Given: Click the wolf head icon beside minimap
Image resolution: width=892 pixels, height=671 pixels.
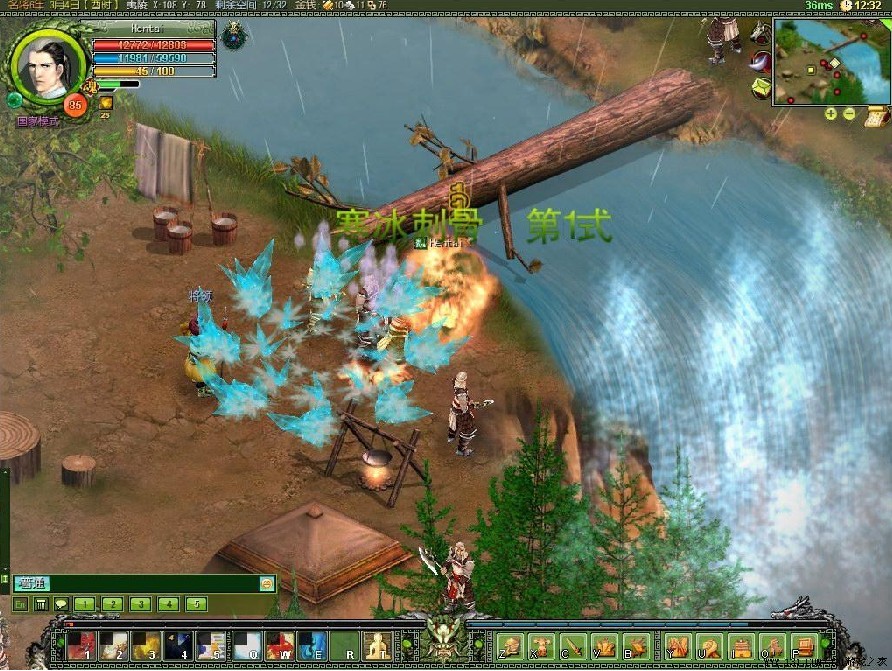Looking at the screenshot, I should tap(760, 32).
